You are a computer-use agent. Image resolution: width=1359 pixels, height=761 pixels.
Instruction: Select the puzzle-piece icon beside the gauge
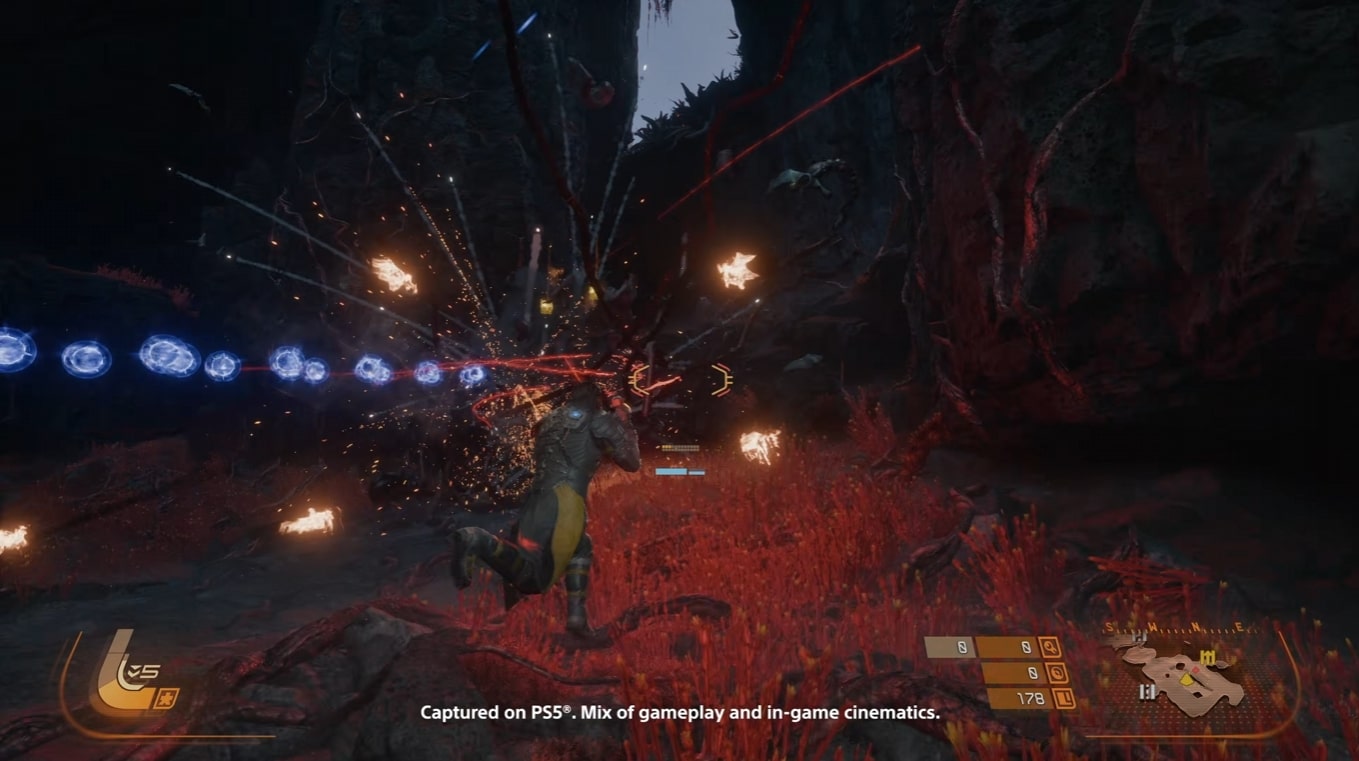166,698
